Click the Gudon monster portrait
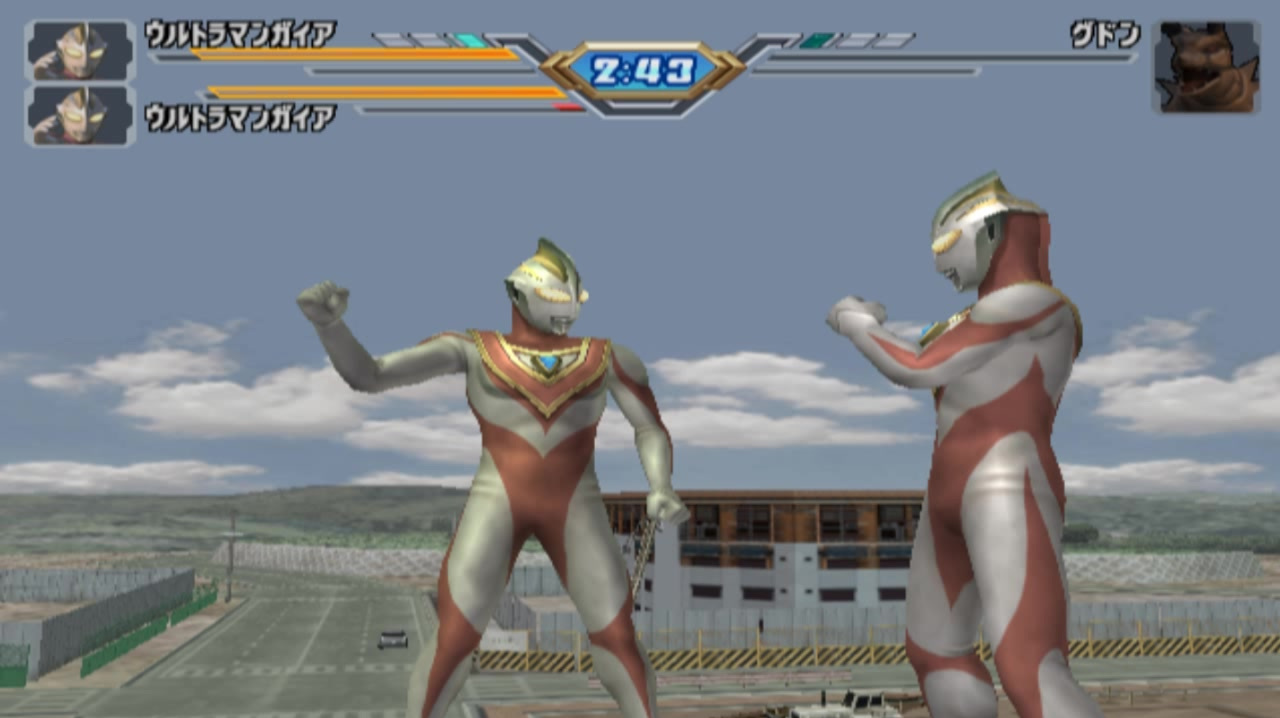This screenshot has width=1280, height=718. [1204, 67]
